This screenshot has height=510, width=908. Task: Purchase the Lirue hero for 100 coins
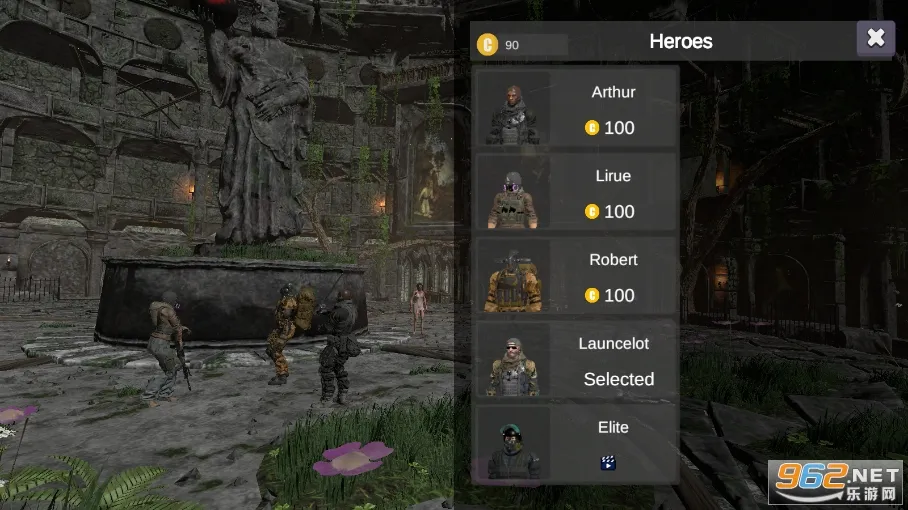pos(610,212)
